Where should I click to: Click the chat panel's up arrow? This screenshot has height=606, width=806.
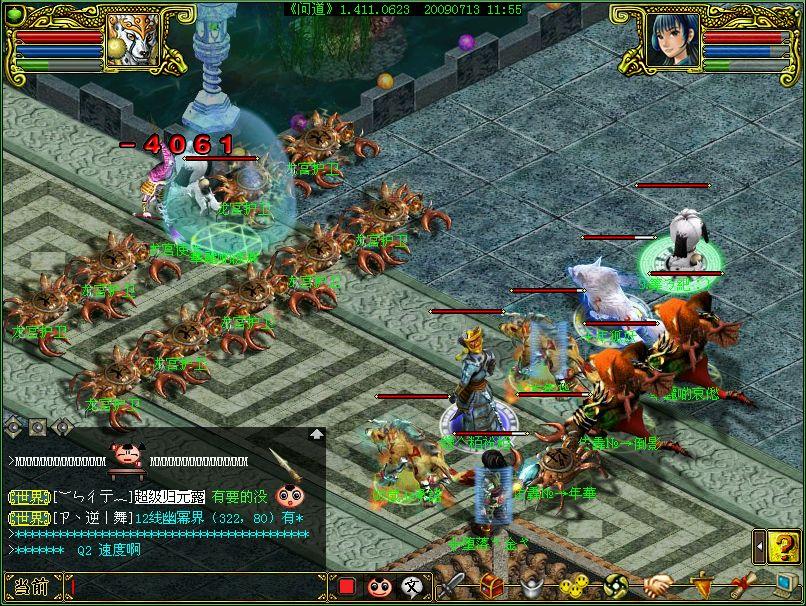pos(317,434)
